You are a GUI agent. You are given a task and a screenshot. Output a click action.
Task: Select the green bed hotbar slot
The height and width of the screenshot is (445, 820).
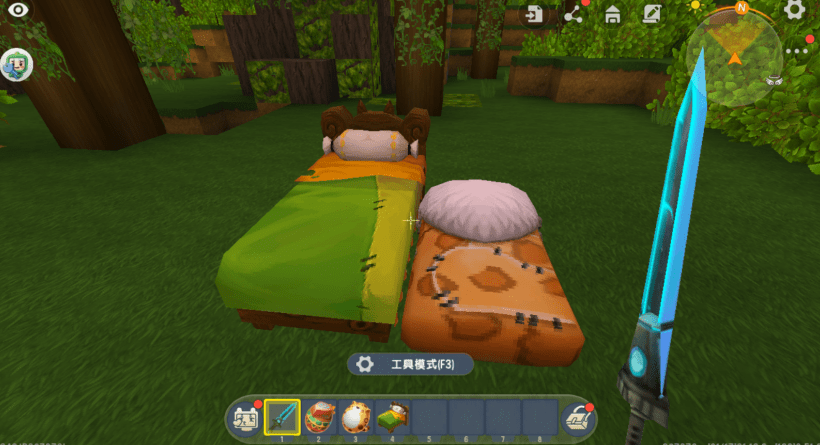coord(392,416)
